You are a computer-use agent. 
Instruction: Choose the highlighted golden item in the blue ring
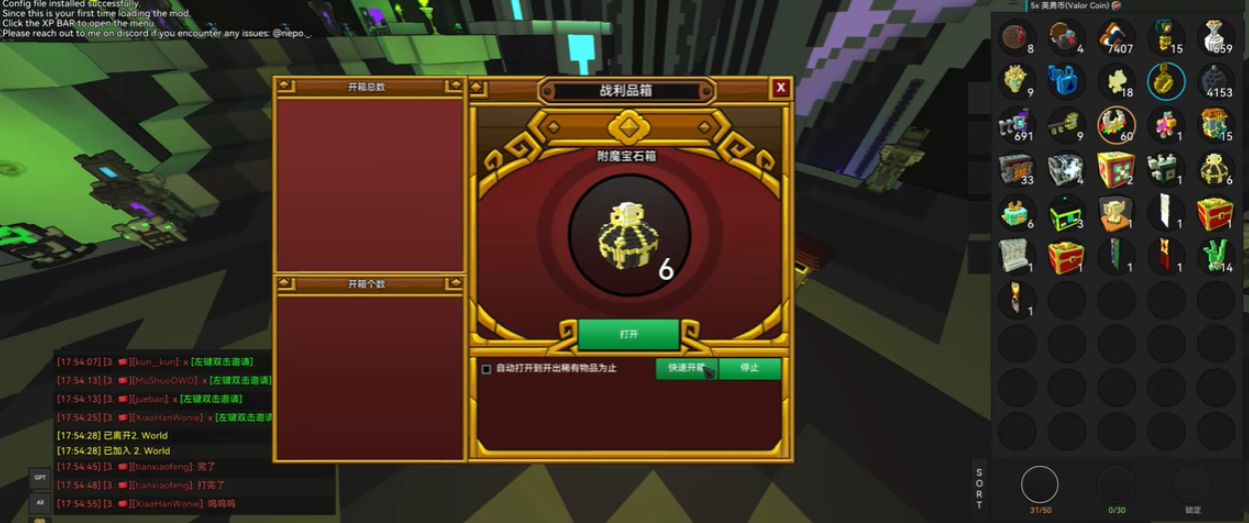click(1166, 82)
